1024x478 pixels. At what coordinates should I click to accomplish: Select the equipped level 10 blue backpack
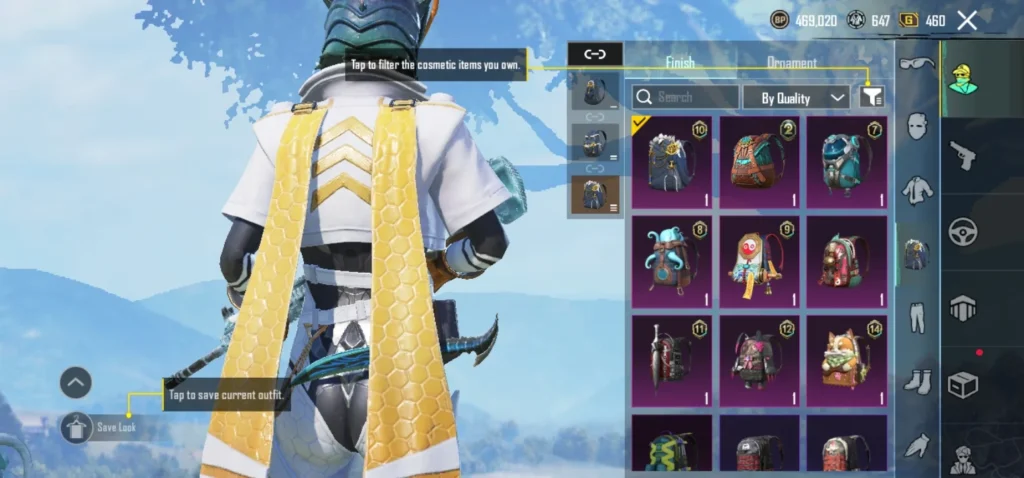671,162
